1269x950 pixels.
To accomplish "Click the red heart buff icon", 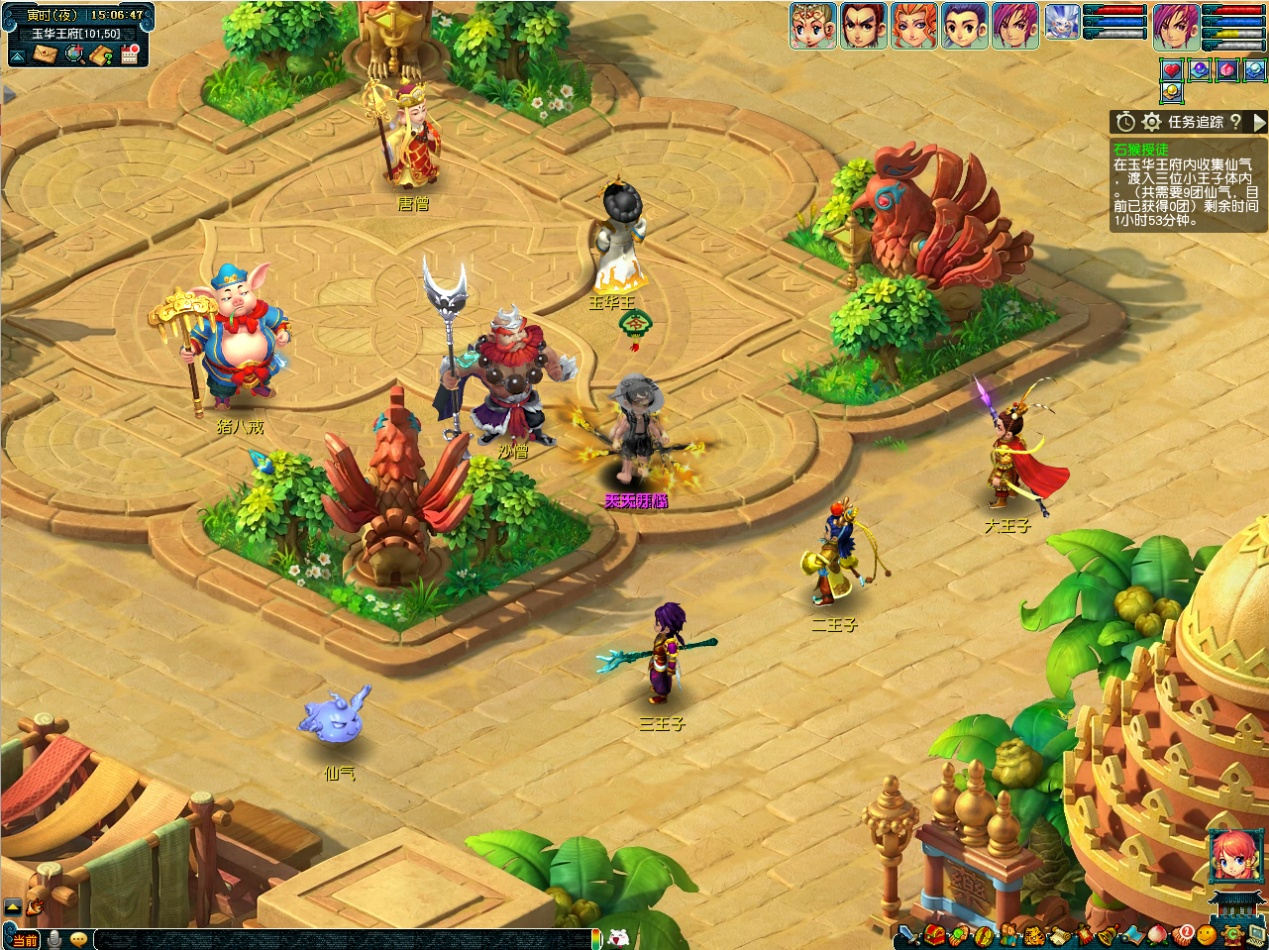I will click(x=1172, y=70).
